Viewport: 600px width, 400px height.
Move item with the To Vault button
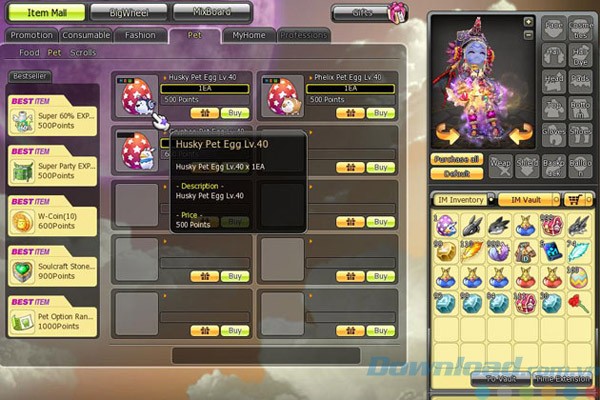click(x=501, y=379)
